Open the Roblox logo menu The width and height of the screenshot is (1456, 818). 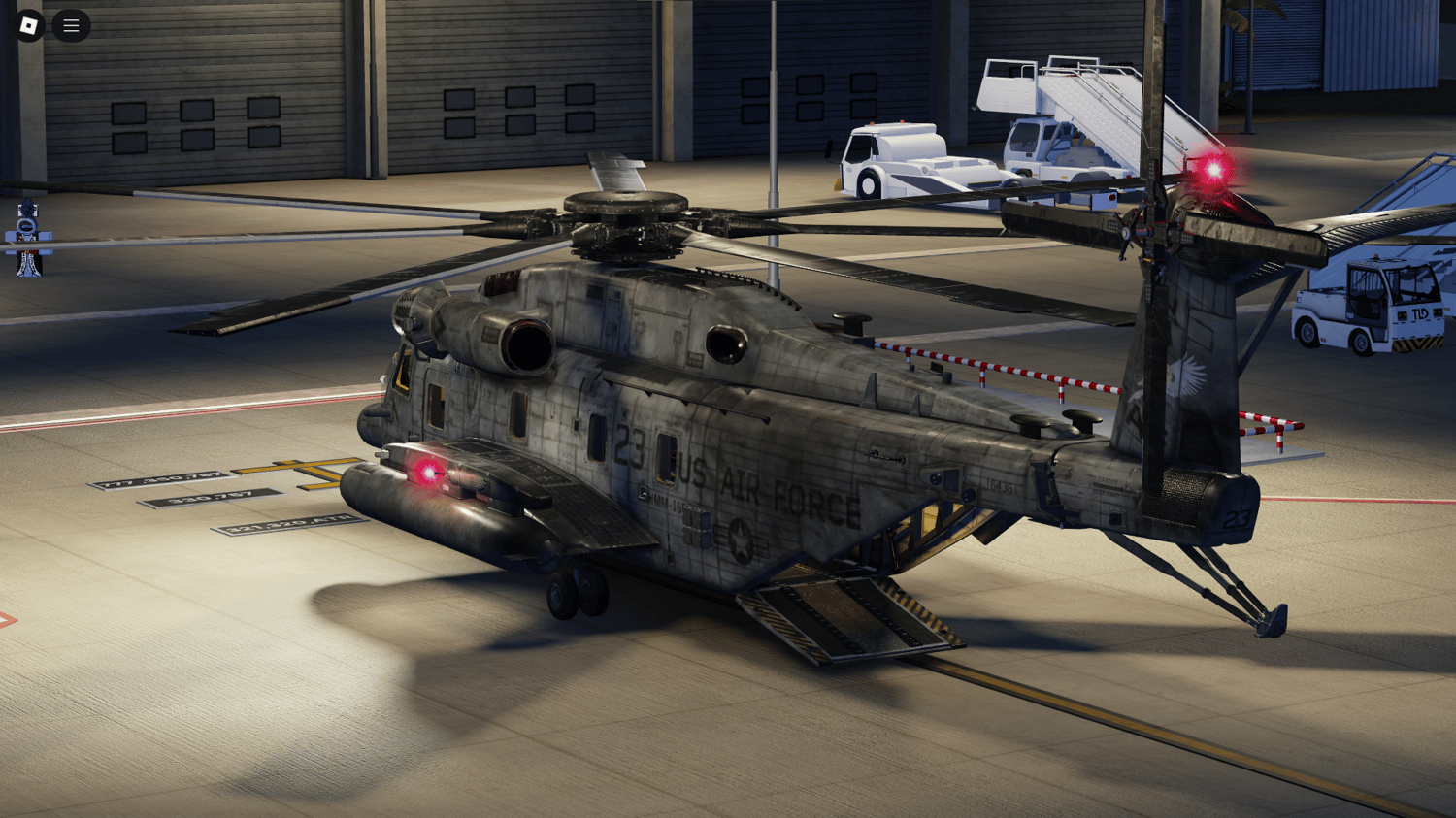[29, 26]
